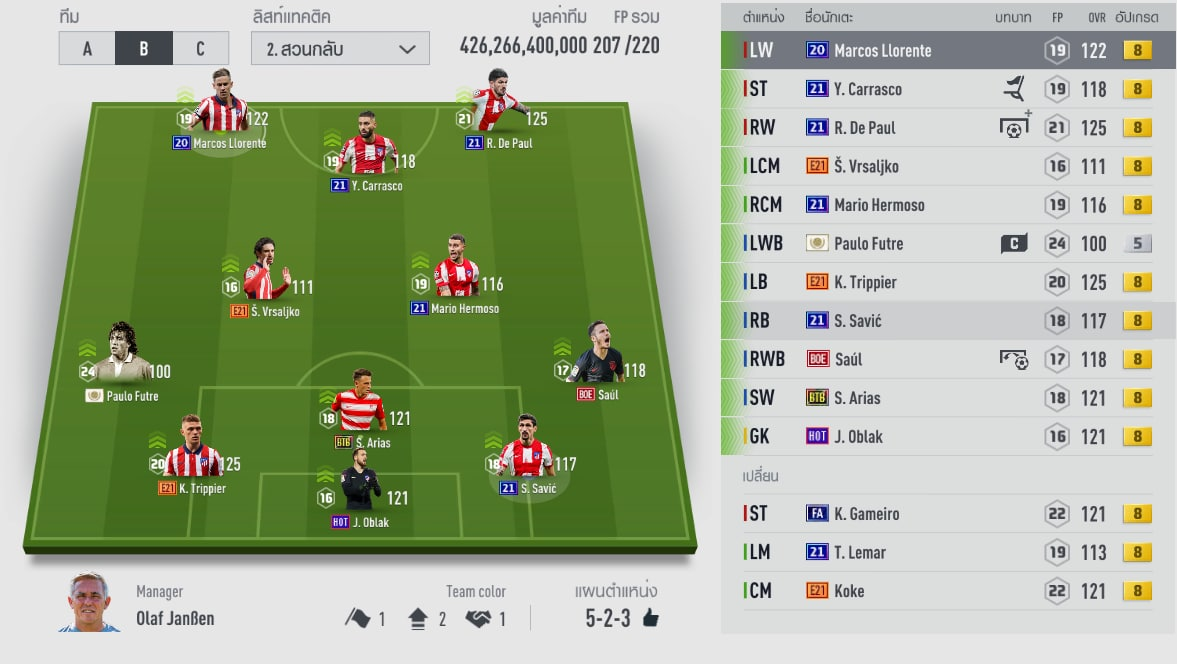
Task: Select S. Arias card on the pitch
Action: 360,404
